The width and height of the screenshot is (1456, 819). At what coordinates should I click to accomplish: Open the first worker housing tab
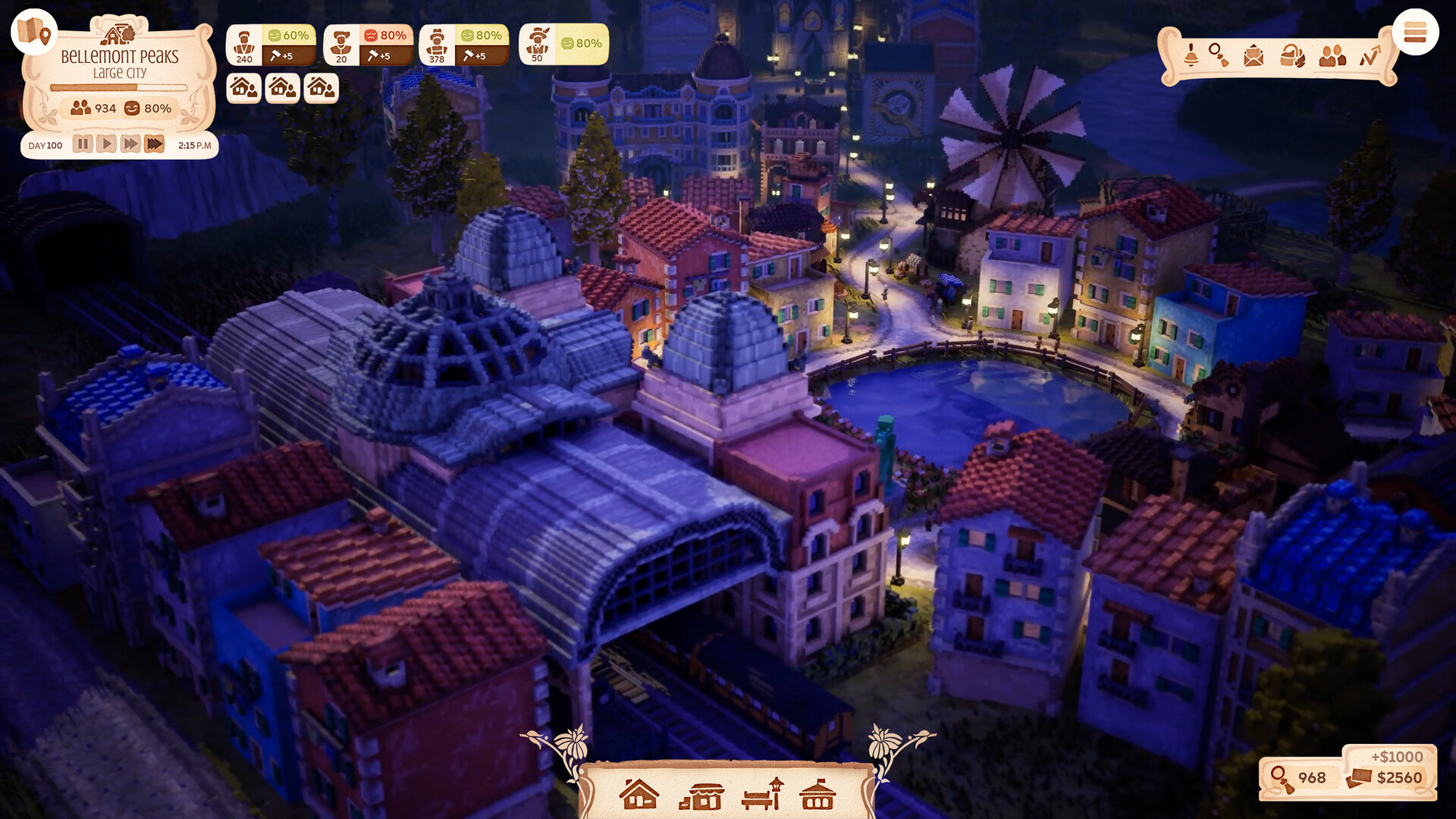[x=243, y=89]
